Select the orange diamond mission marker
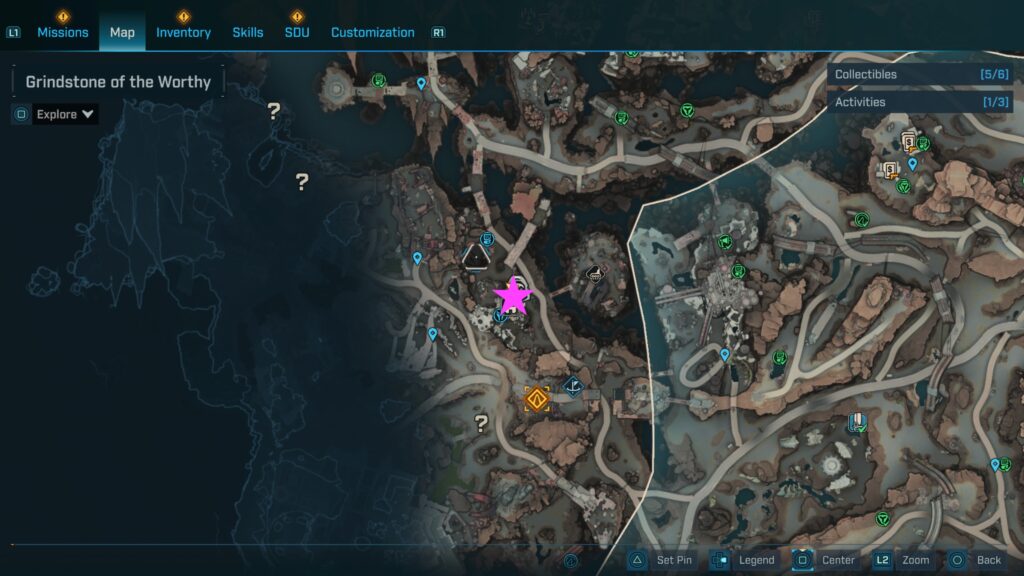Viewport: 1024px width, 576px height. [x=537, y=400]
